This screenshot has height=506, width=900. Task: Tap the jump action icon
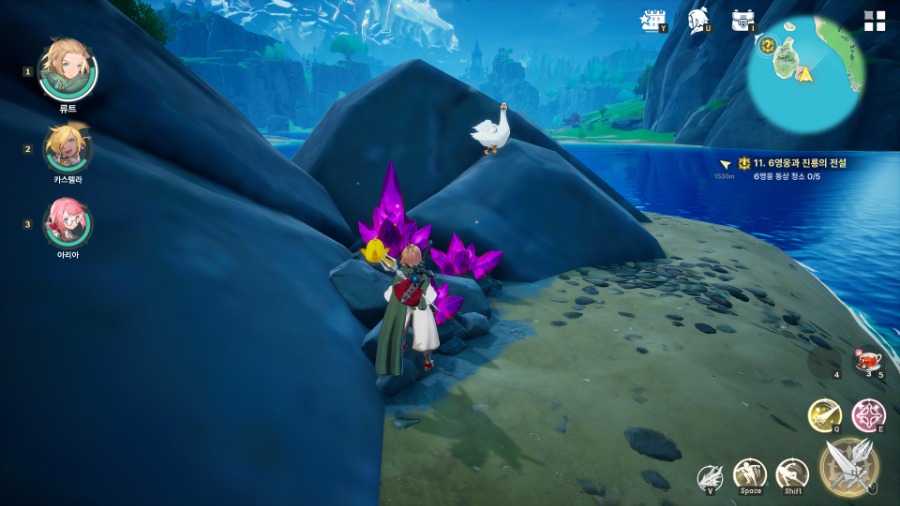[750, 474]
